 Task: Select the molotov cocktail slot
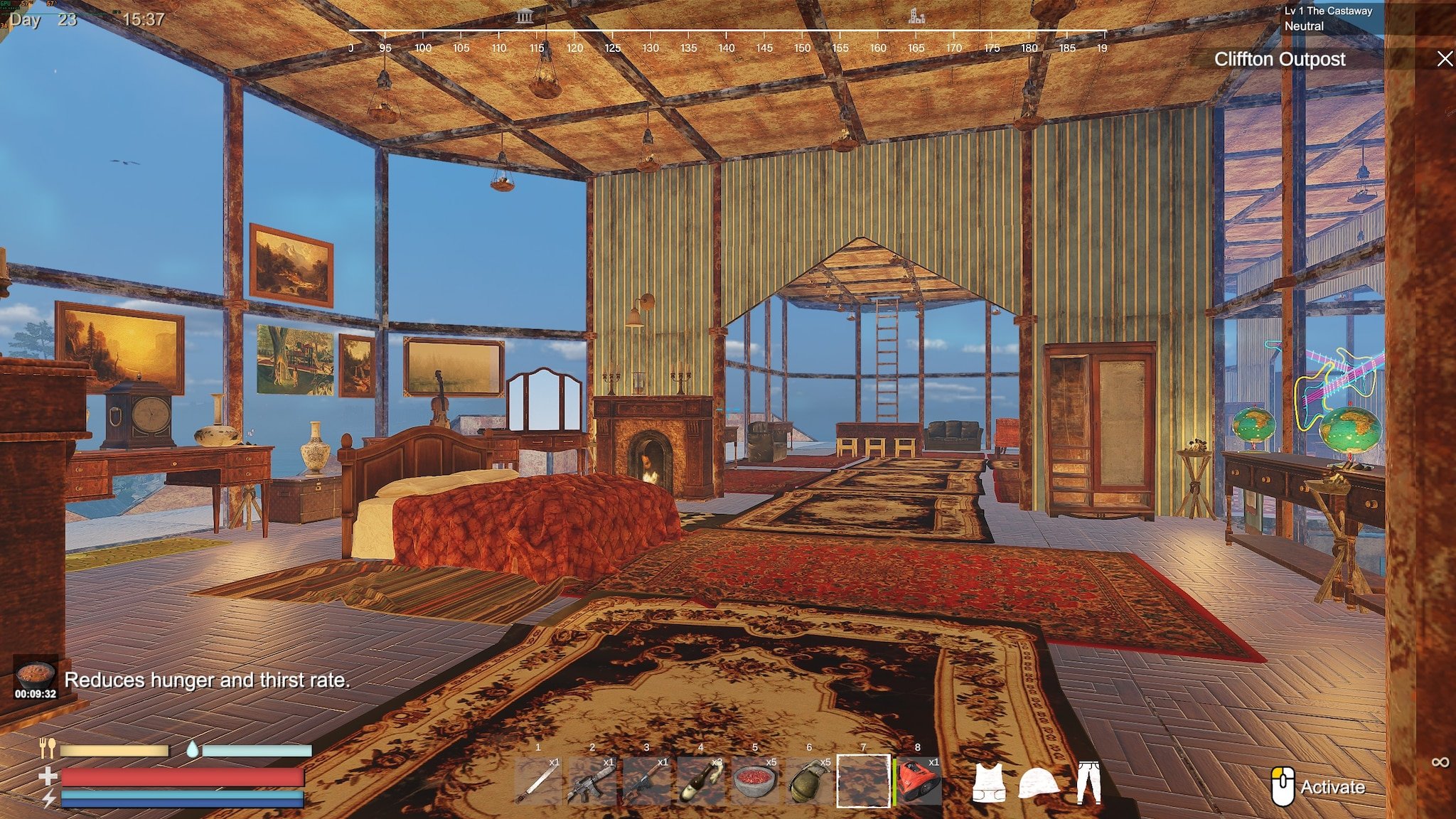700,782
